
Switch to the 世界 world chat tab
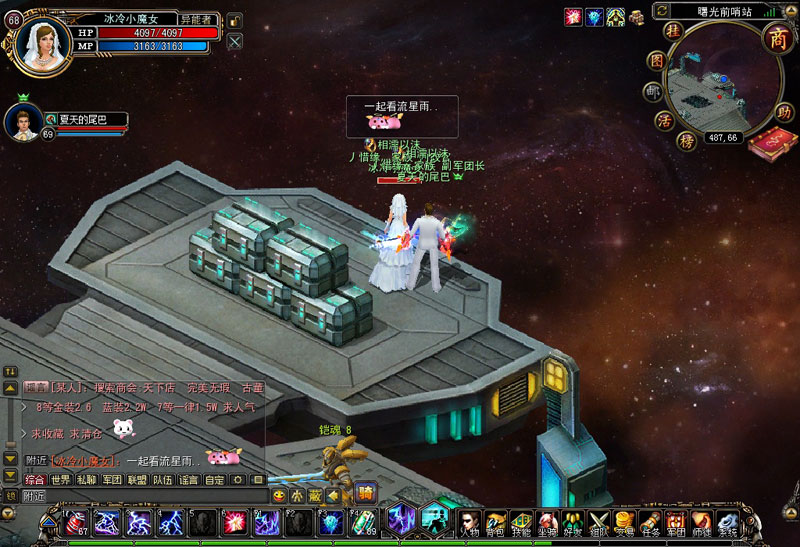(62, 480)
